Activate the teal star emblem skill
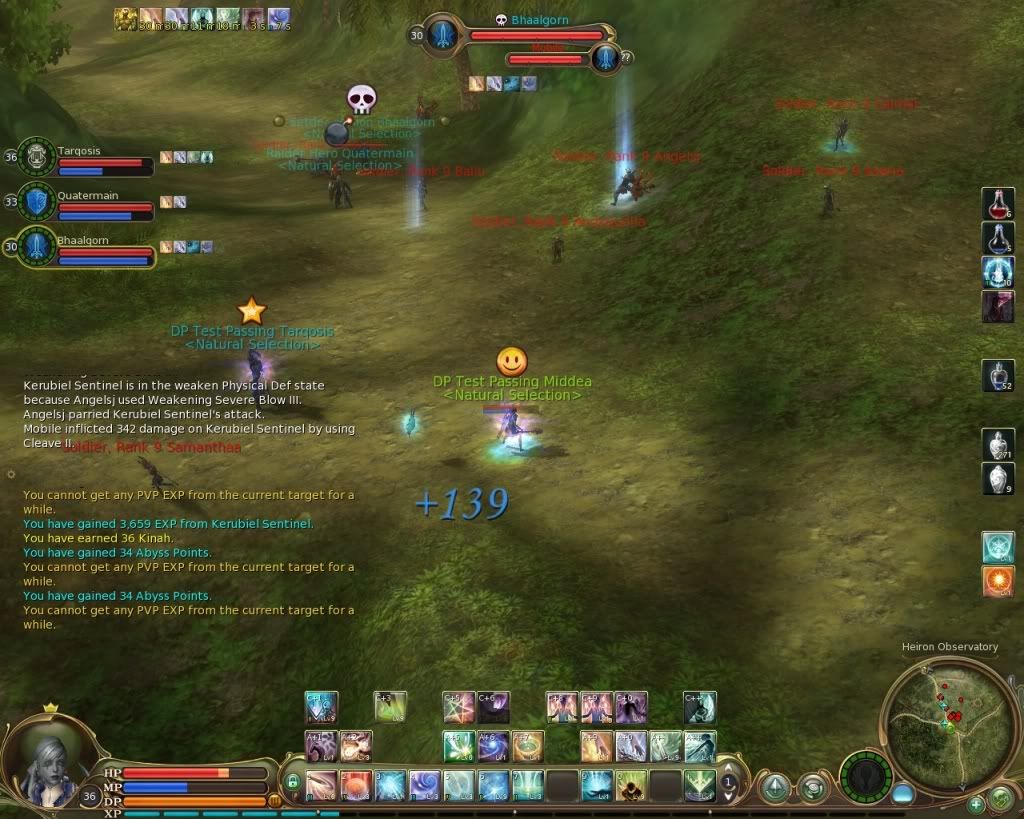 pos(997,547)
